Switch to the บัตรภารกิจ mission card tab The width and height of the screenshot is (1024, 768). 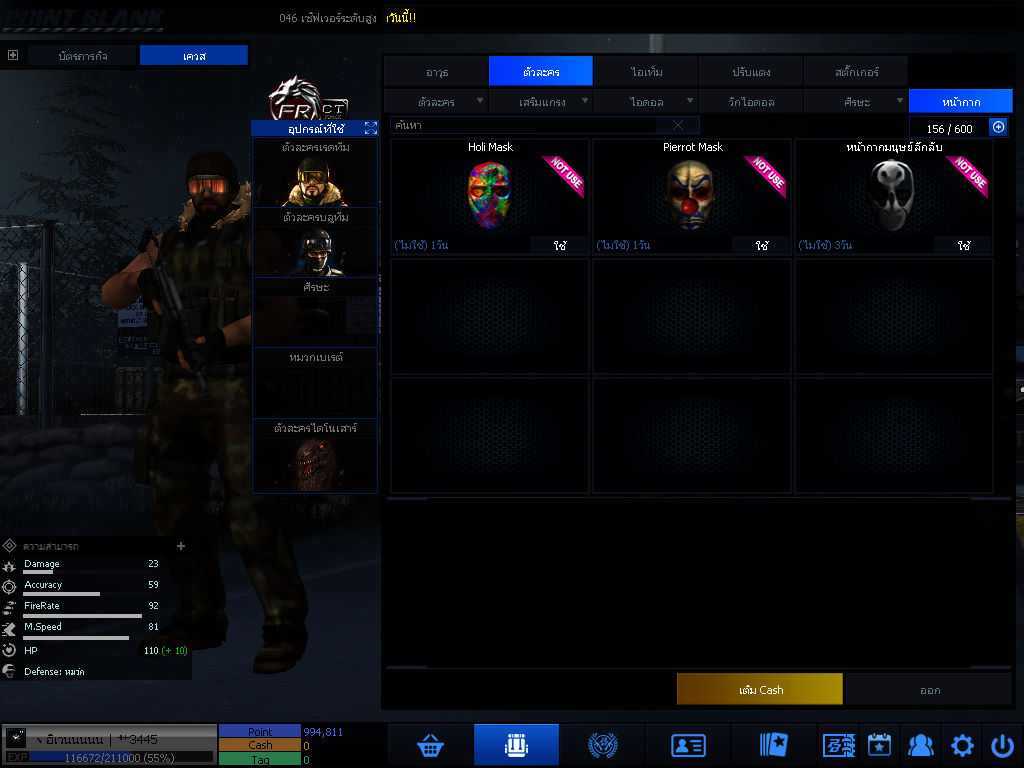coord(82,56)
